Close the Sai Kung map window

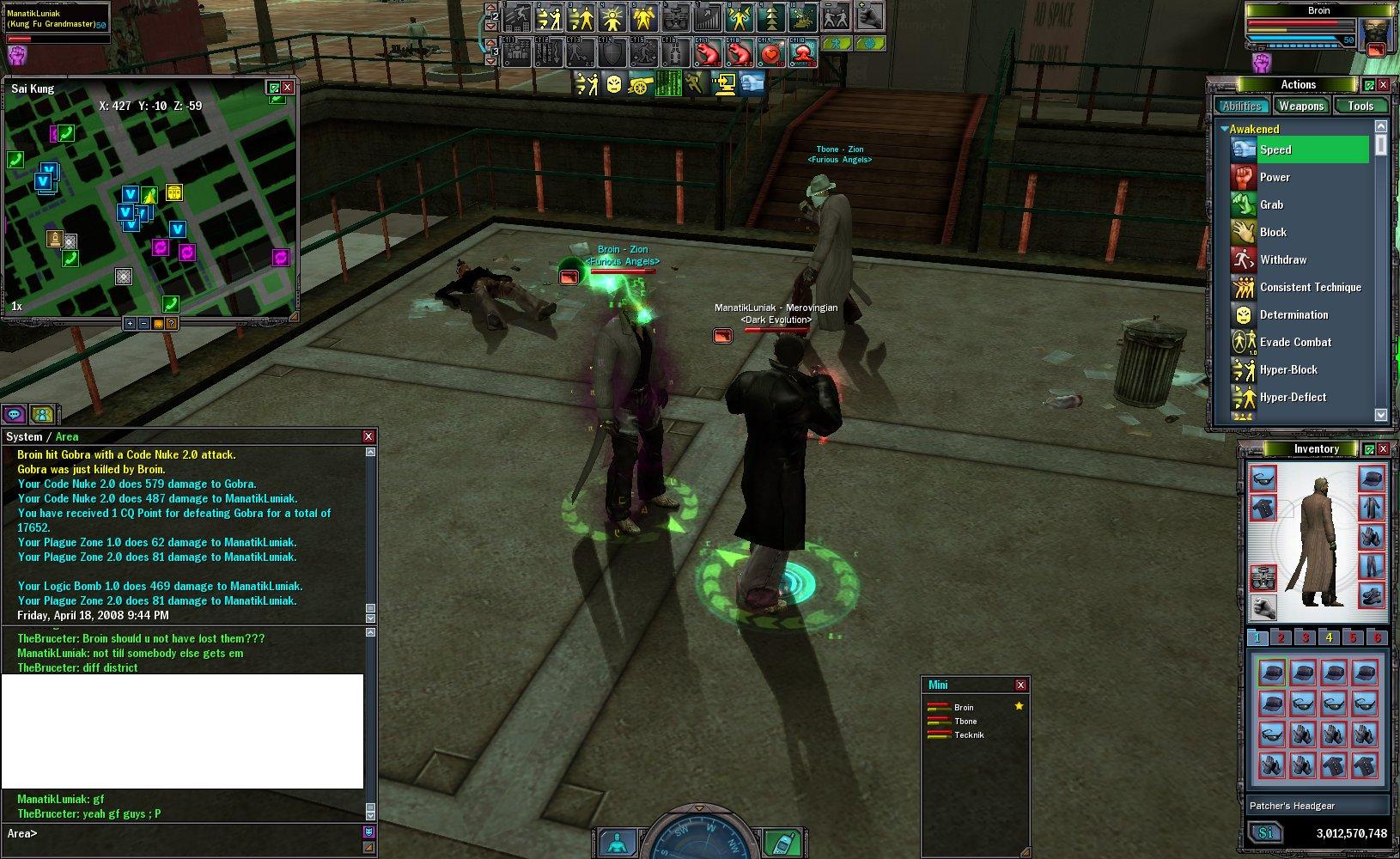coord(288,88)
